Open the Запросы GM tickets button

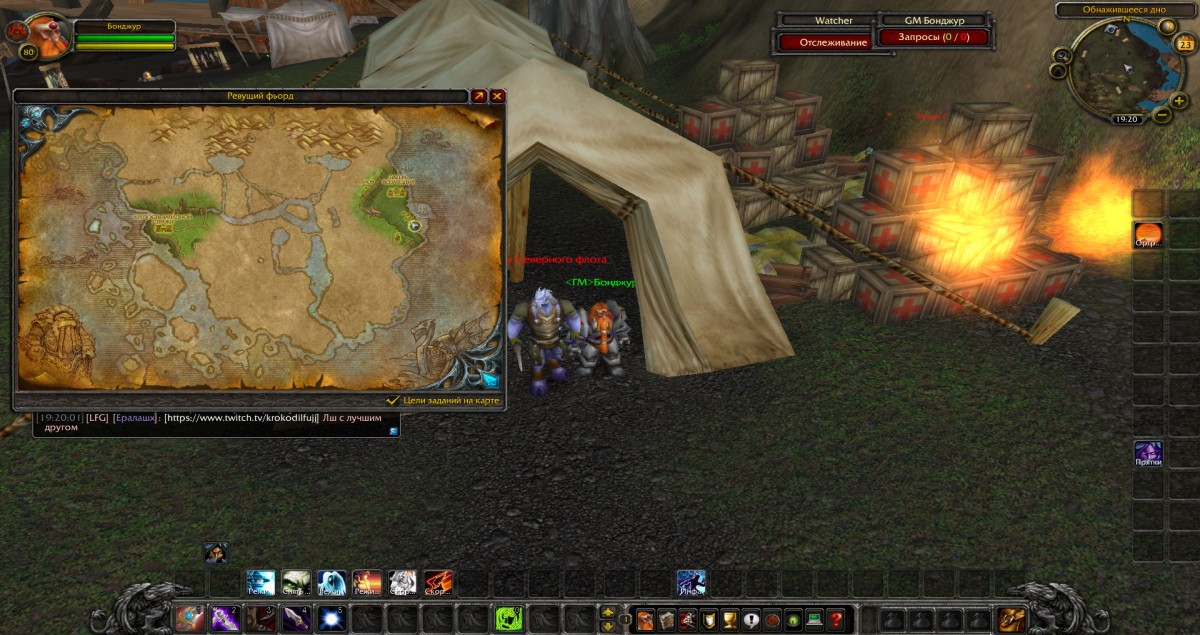coord(932,38)
